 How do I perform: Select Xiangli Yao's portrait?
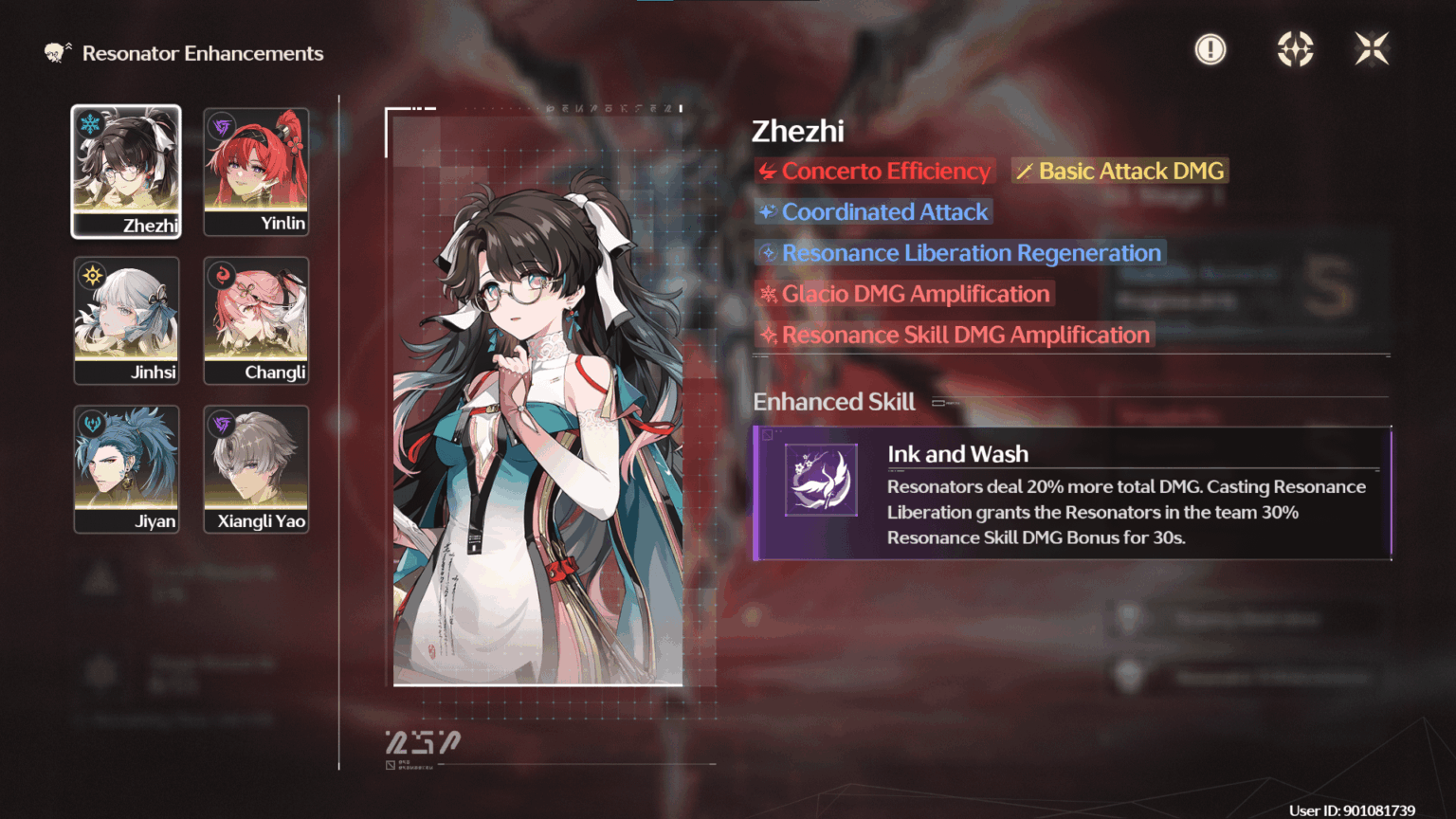click(256, 468)
